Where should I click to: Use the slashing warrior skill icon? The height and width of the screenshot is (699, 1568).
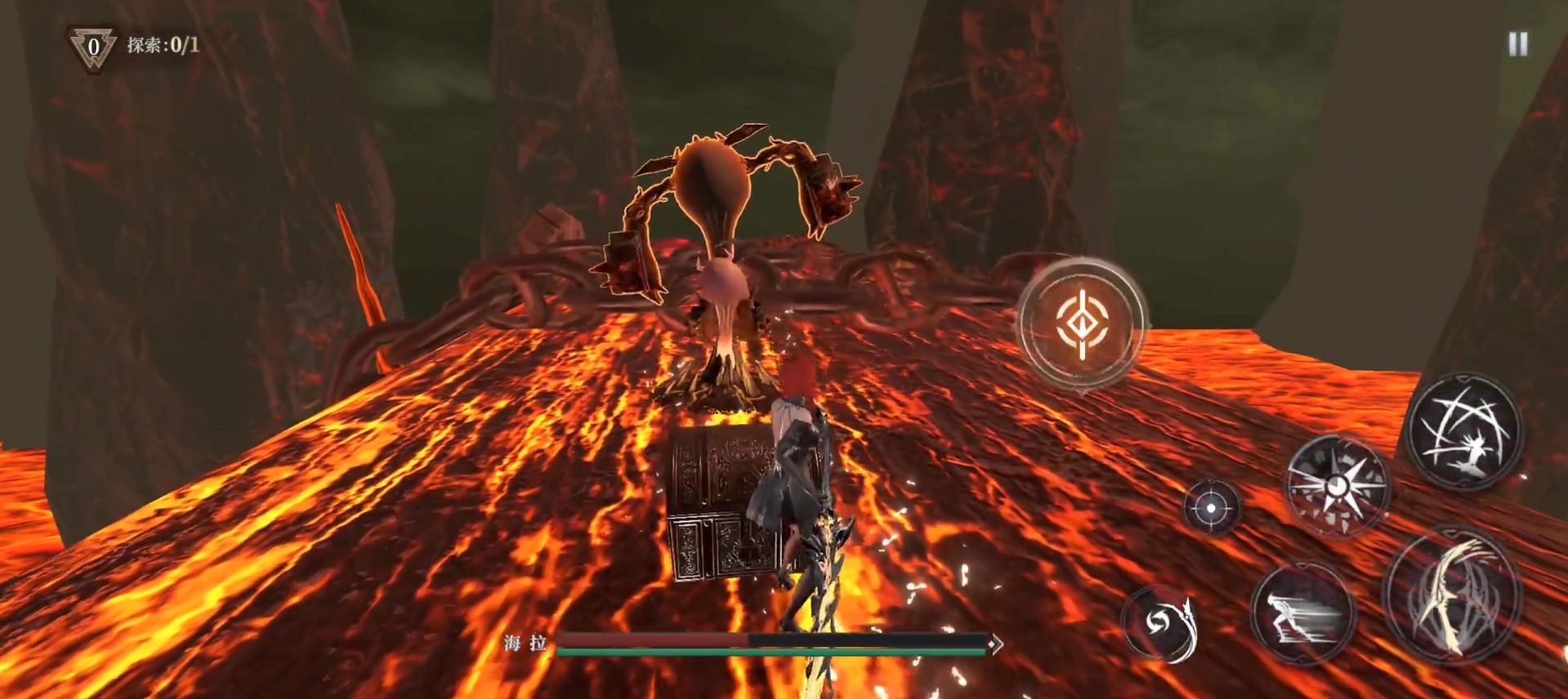(x=1464, y=431)
